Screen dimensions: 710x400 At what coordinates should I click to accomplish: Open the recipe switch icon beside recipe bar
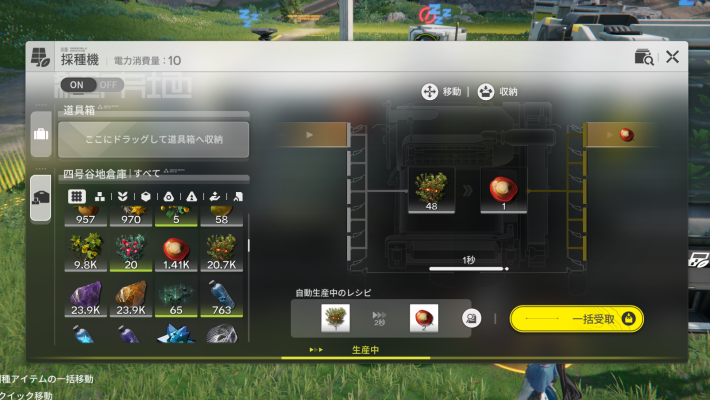(x=470, y=318)
